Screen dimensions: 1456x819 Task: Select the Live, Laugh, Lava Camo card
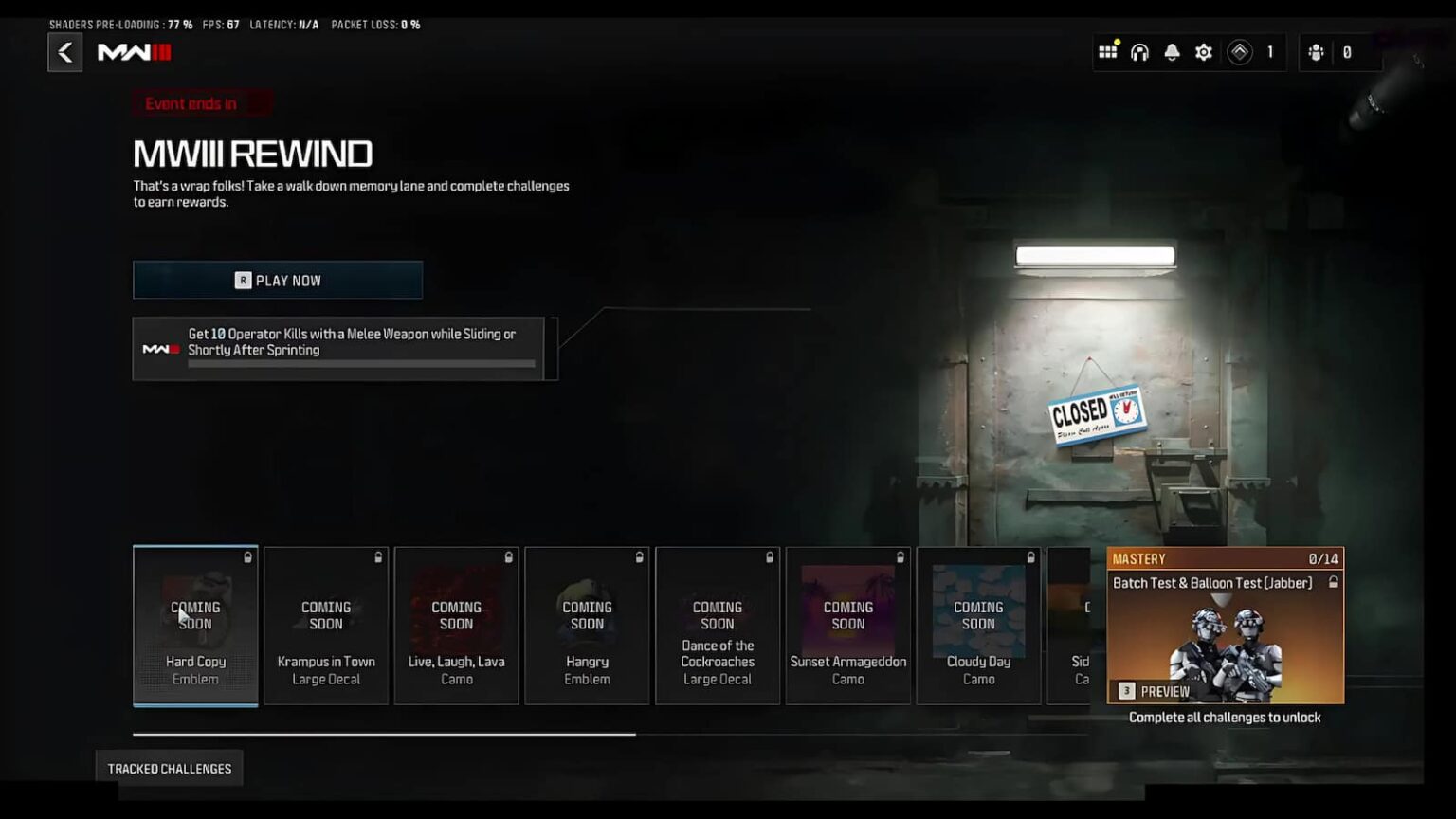tap(457, 626)
